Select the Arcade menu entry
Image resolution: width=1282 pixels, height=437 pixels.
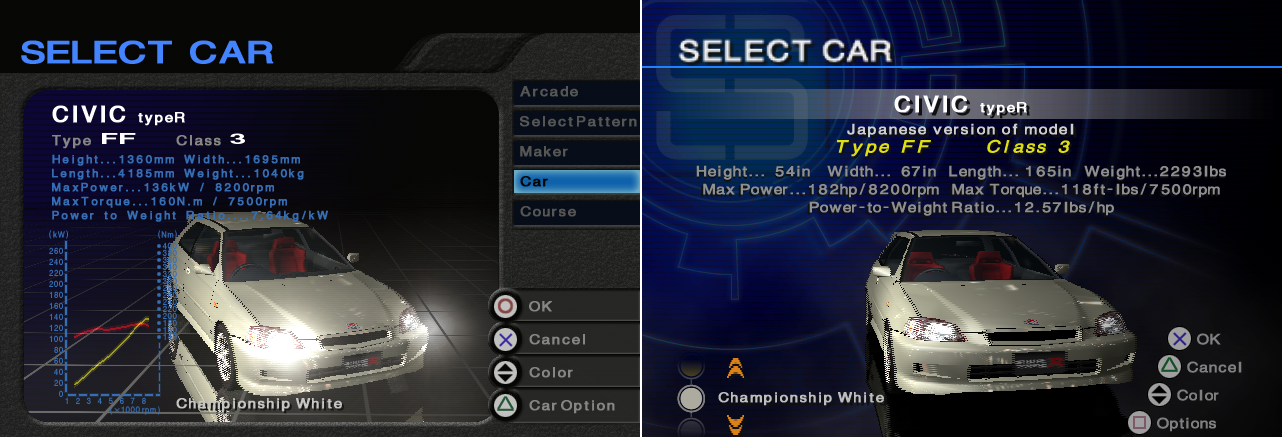point(576,92)
